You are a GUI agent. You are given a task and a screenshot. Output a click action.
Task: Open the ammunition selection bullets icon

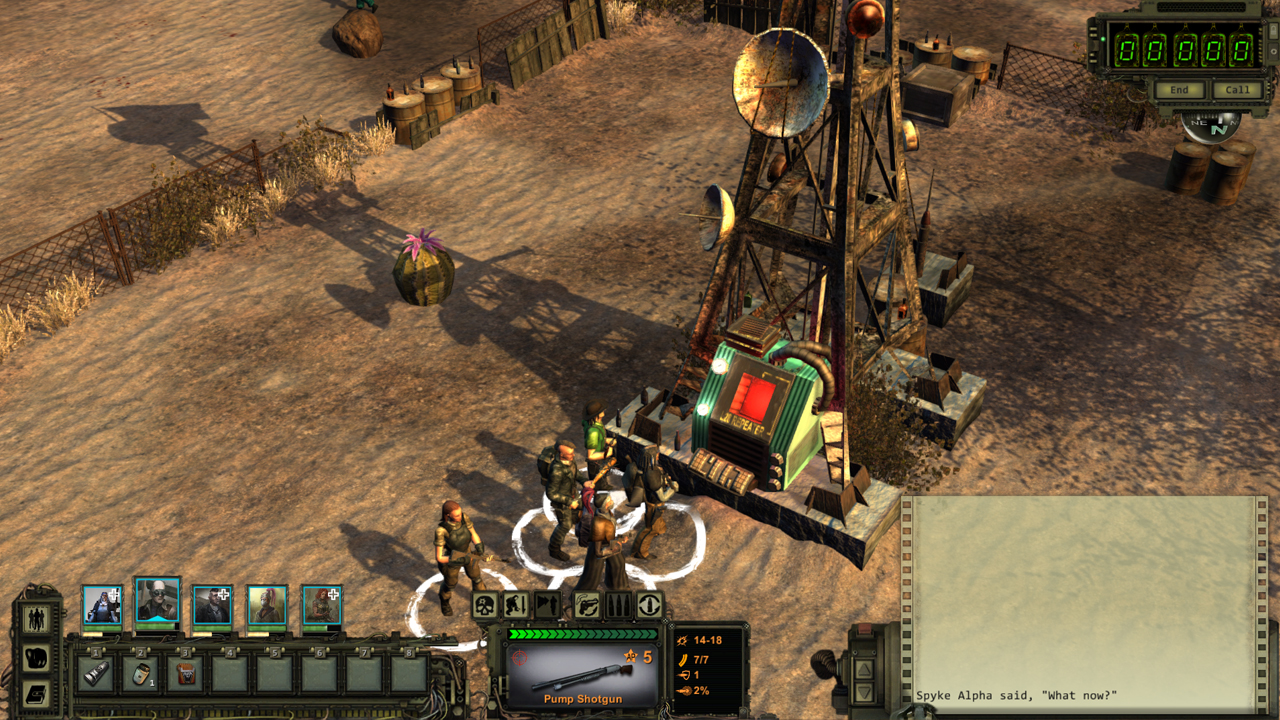click(x=617, y=605)
